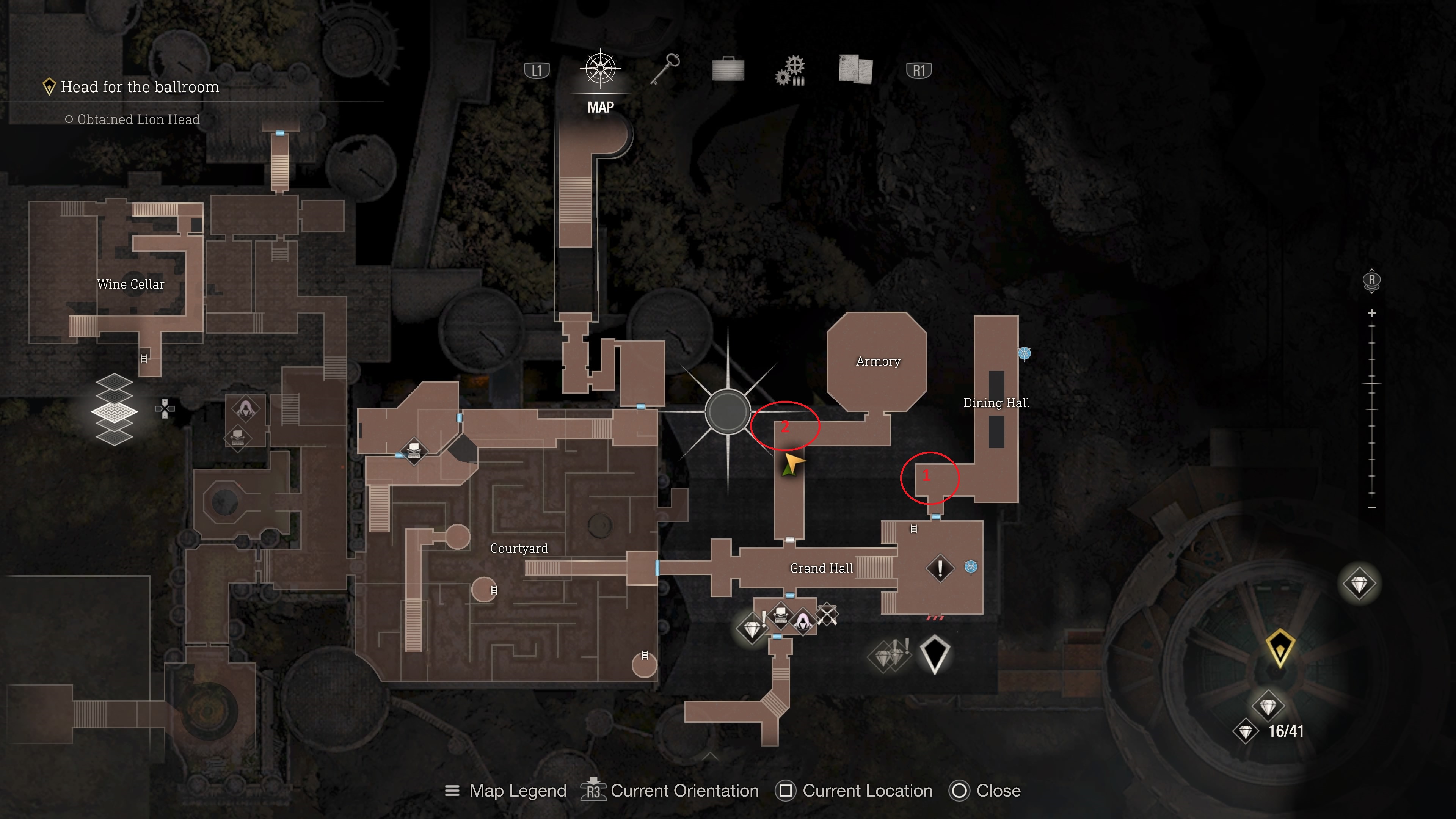Click the zoom-in plus on the map slider
The height and width of the screenshot is (819, 1456).
(x=1372, y=313)
